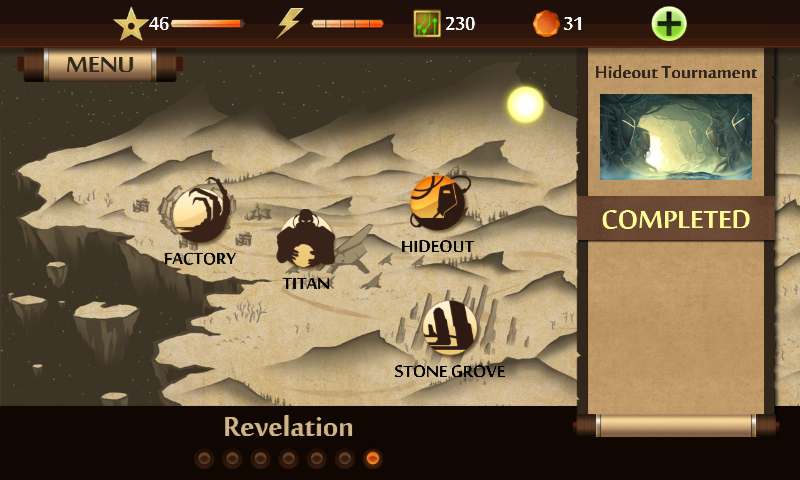View the Hideout Tournament thumbnail

pyautogui.click(x=676, y=137)
